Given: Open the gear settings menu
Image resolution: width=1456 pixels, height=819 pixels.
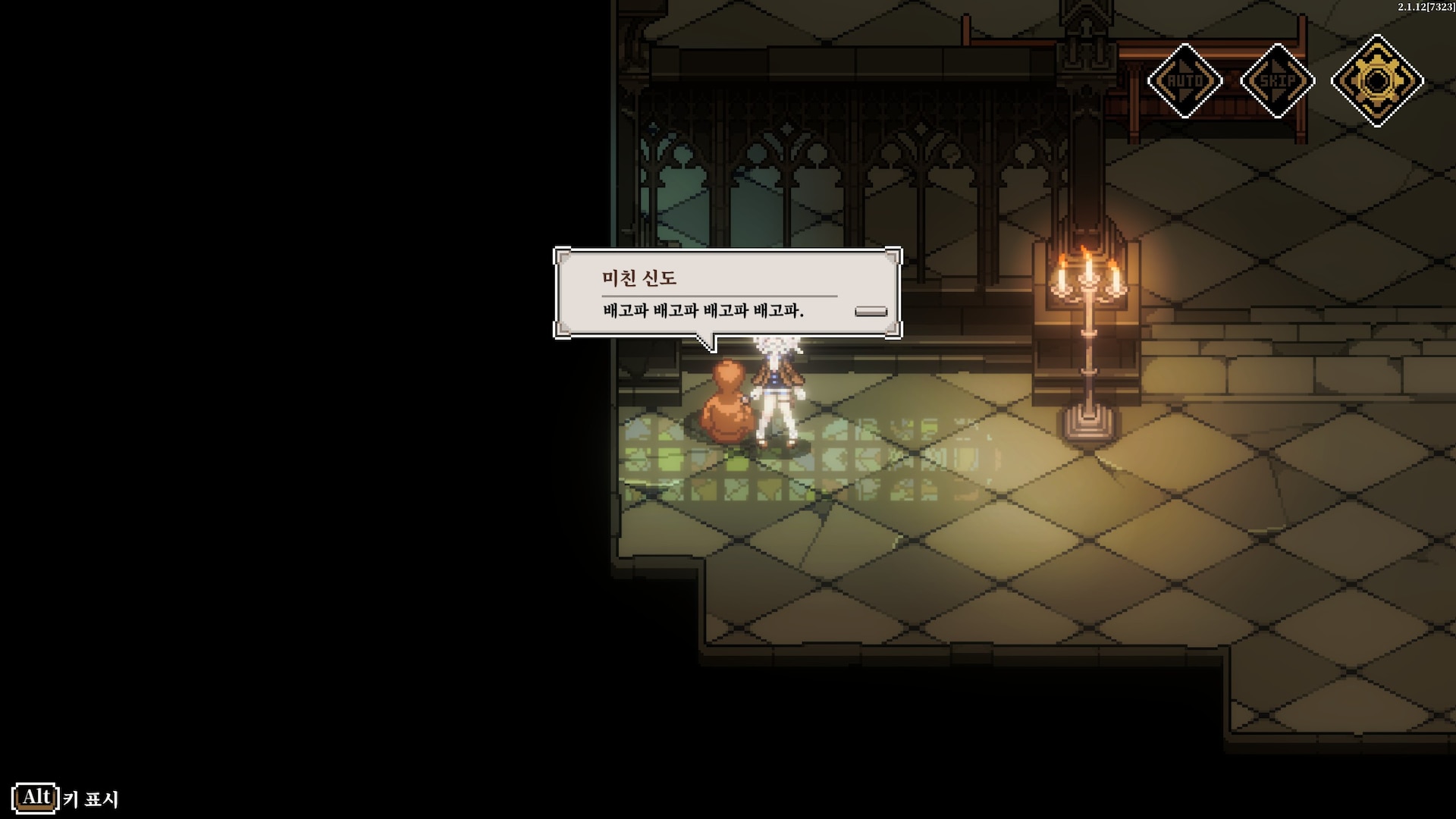Looking at the screenshot, I should 1377,80.
